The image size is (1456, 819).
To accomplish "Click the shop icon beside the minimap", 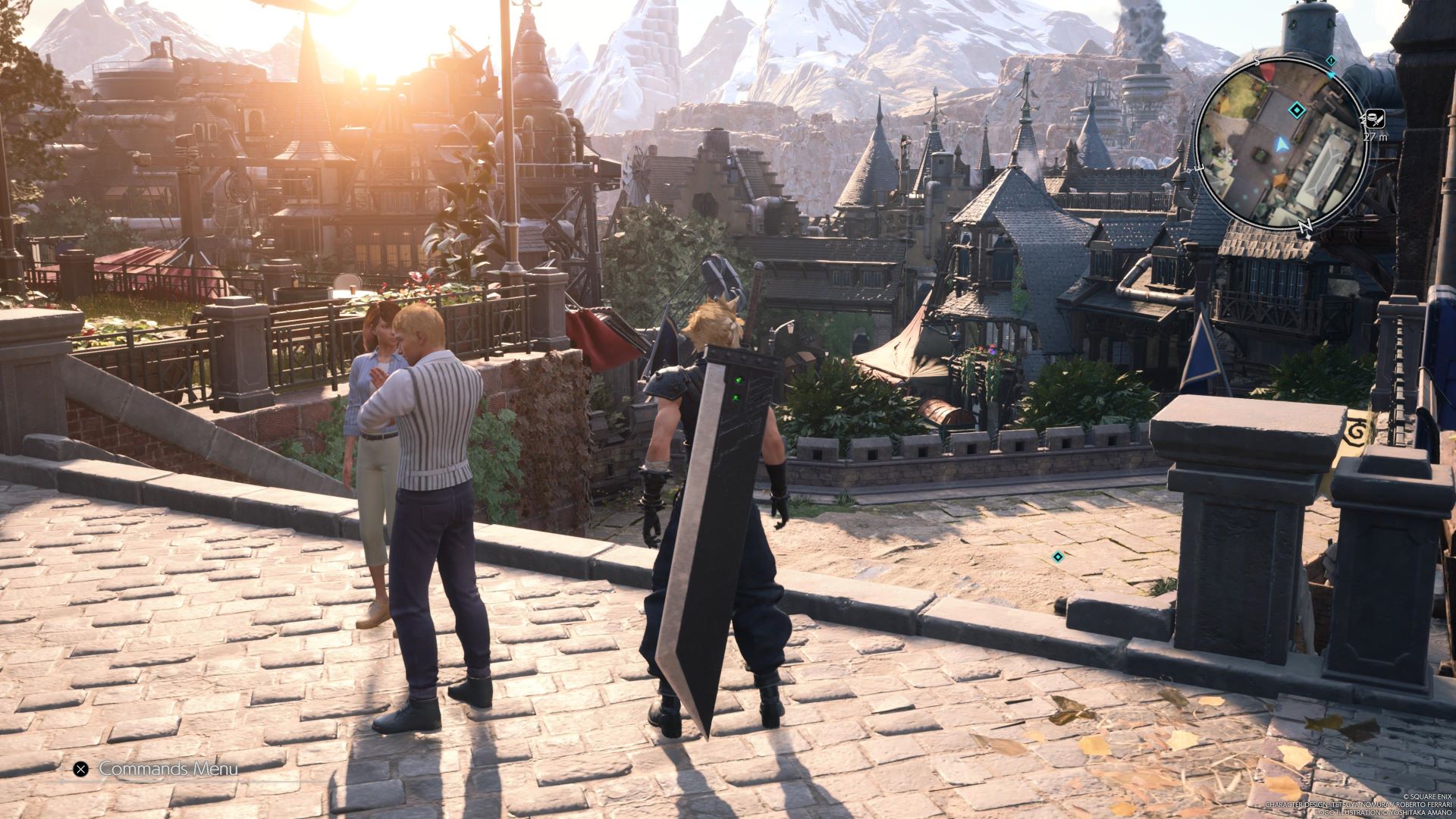I will [1375, 118].
